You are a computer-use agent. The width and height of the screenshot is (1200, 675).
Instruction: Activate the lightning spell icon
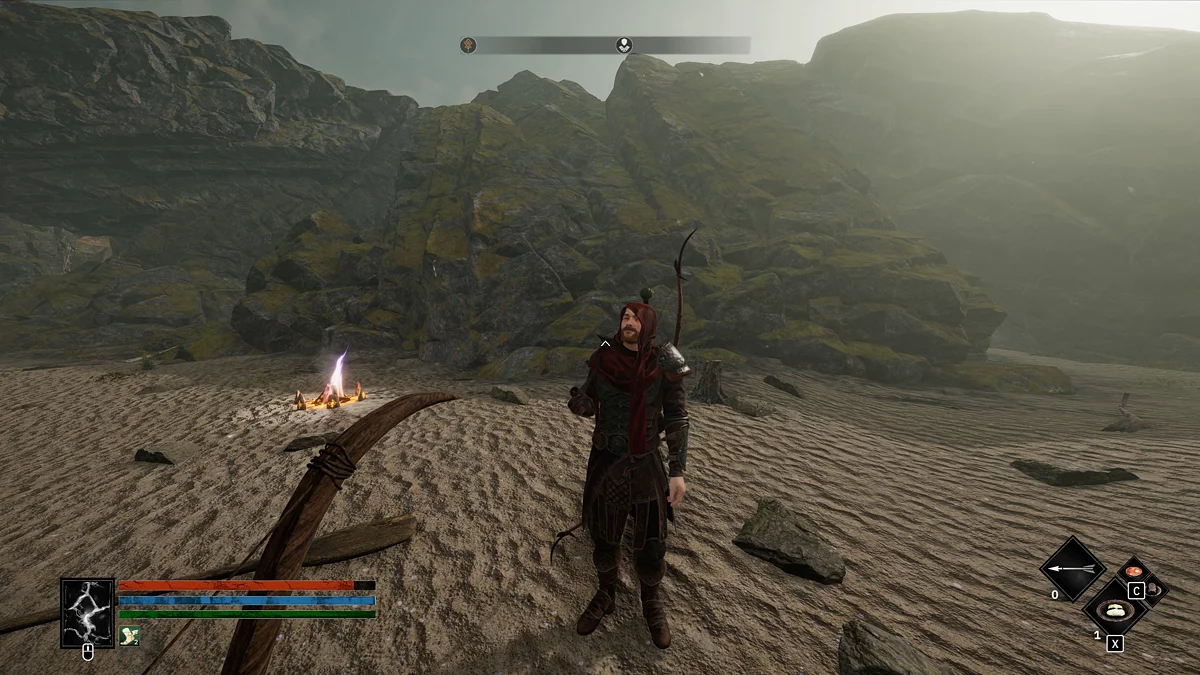click(87, 612)
